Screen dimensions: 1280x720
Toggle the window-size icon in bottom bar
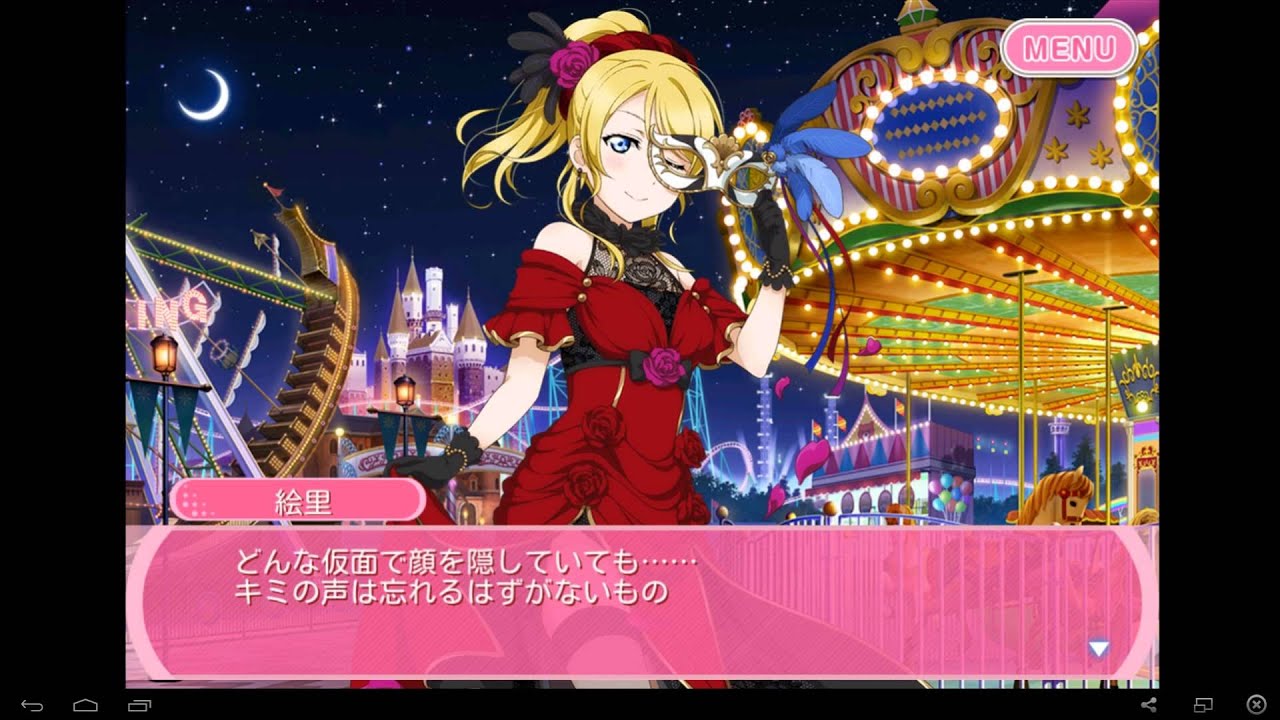click(x=1203, y=705)
